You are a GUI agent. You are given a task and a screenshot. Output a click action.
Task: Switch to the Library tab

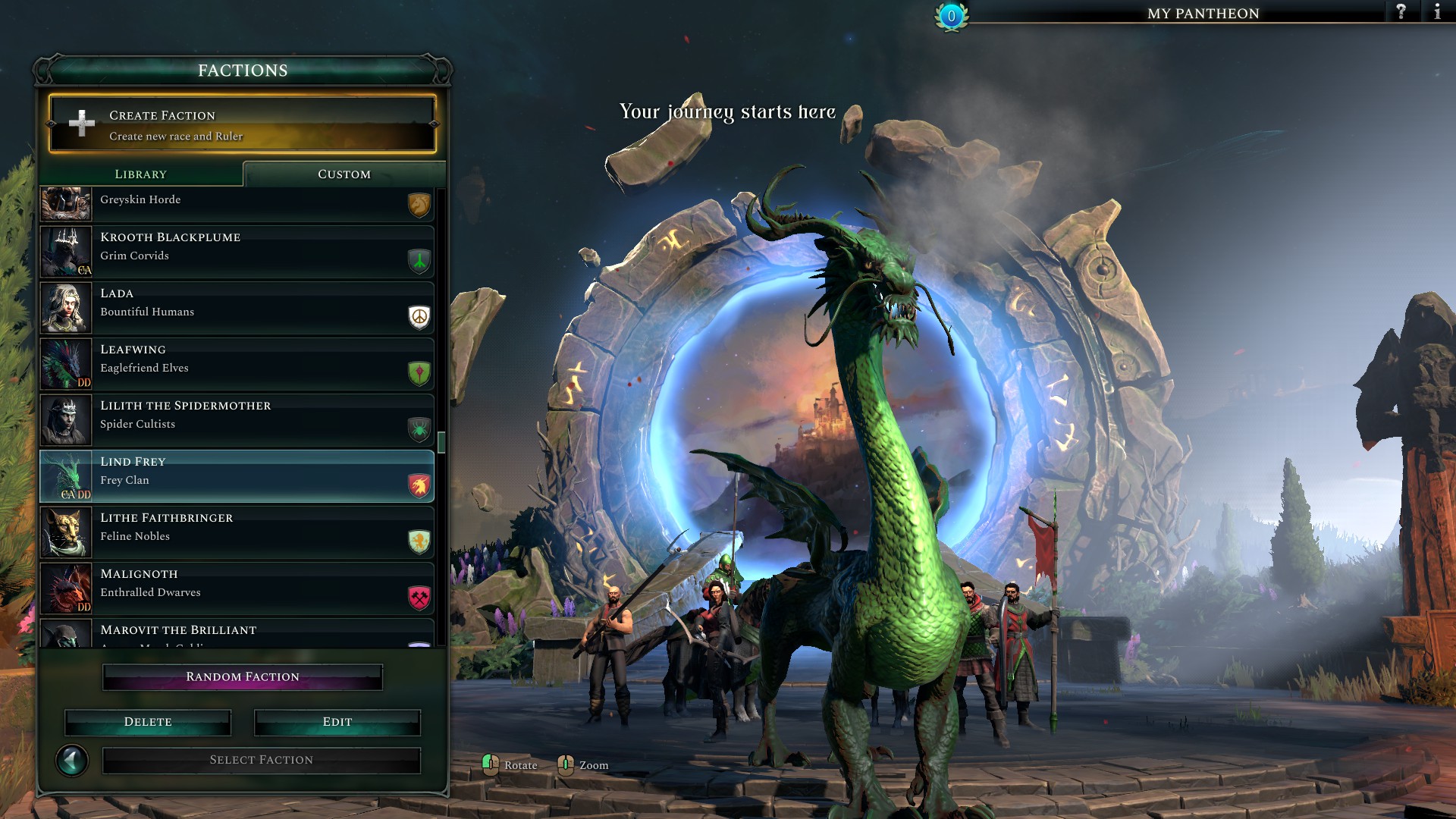[141, 174]
